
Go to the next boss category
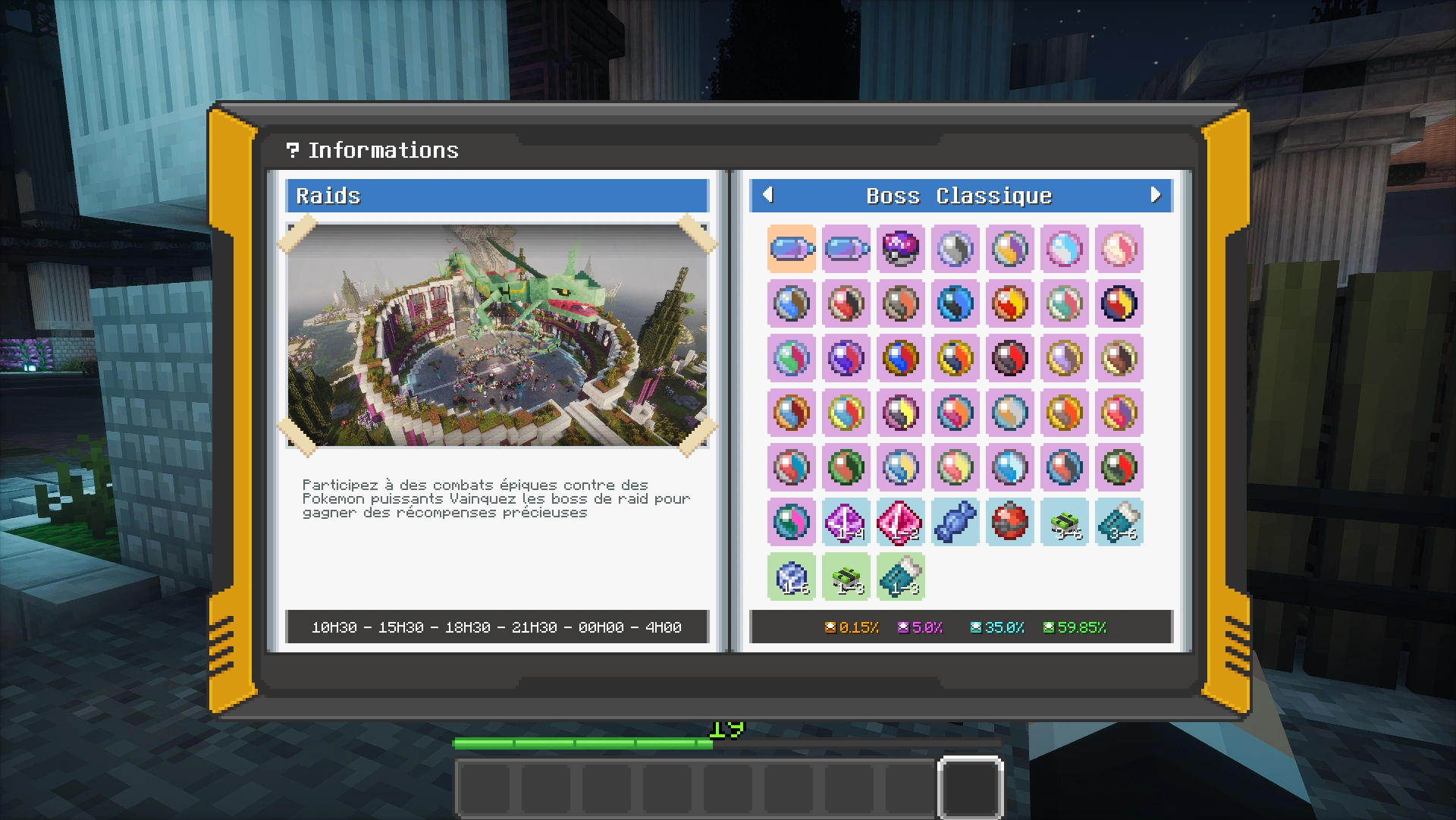click(x=1155, y=195)
